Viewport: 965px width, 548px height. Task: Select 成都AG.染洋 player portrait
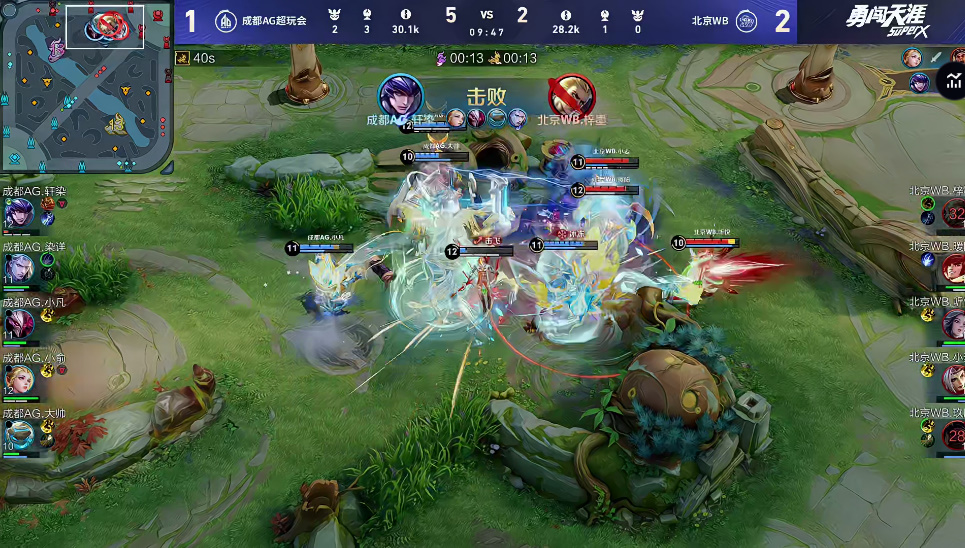coord(17,269)
